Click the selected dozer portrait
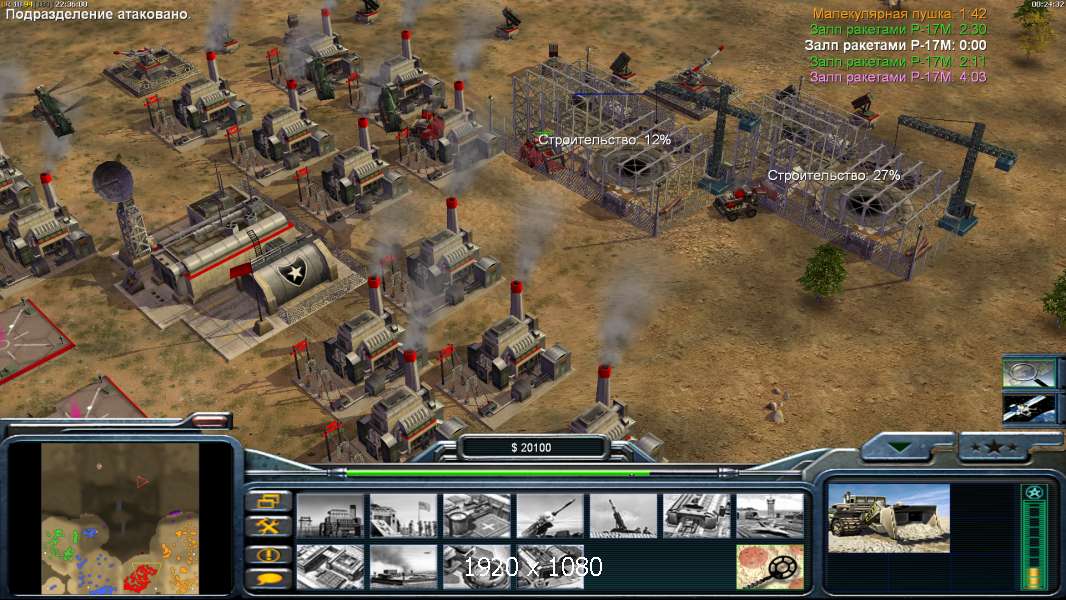Image resolution: width=1066 pixels, height=600 pixels. [889, 518]
